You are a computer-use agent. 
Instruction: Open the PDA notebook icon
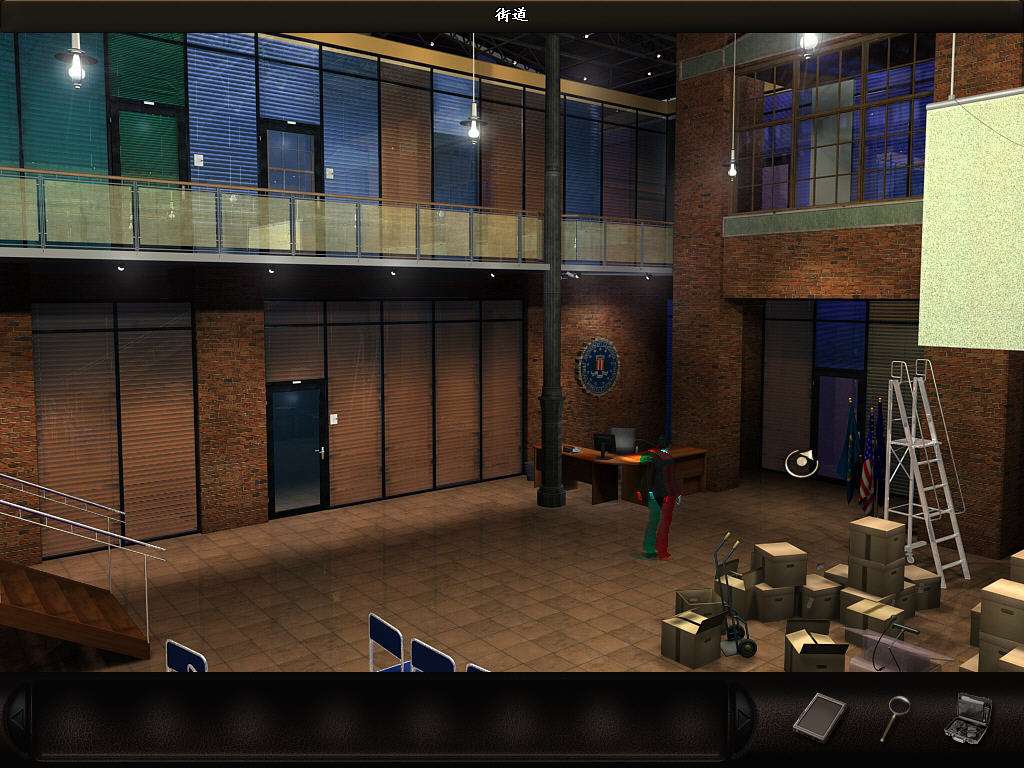pos(820,716)
